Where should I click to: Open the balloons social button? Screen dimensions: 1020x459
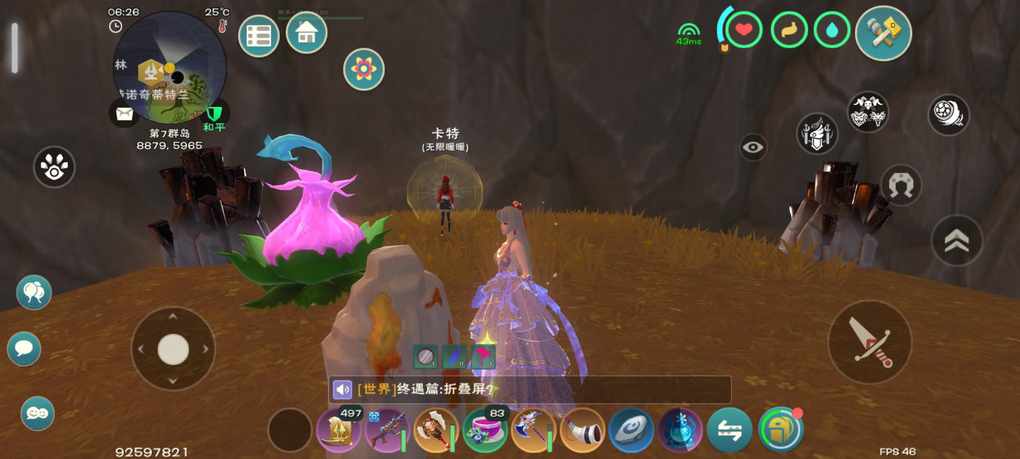pyautogui.click(x=33, y=293)
